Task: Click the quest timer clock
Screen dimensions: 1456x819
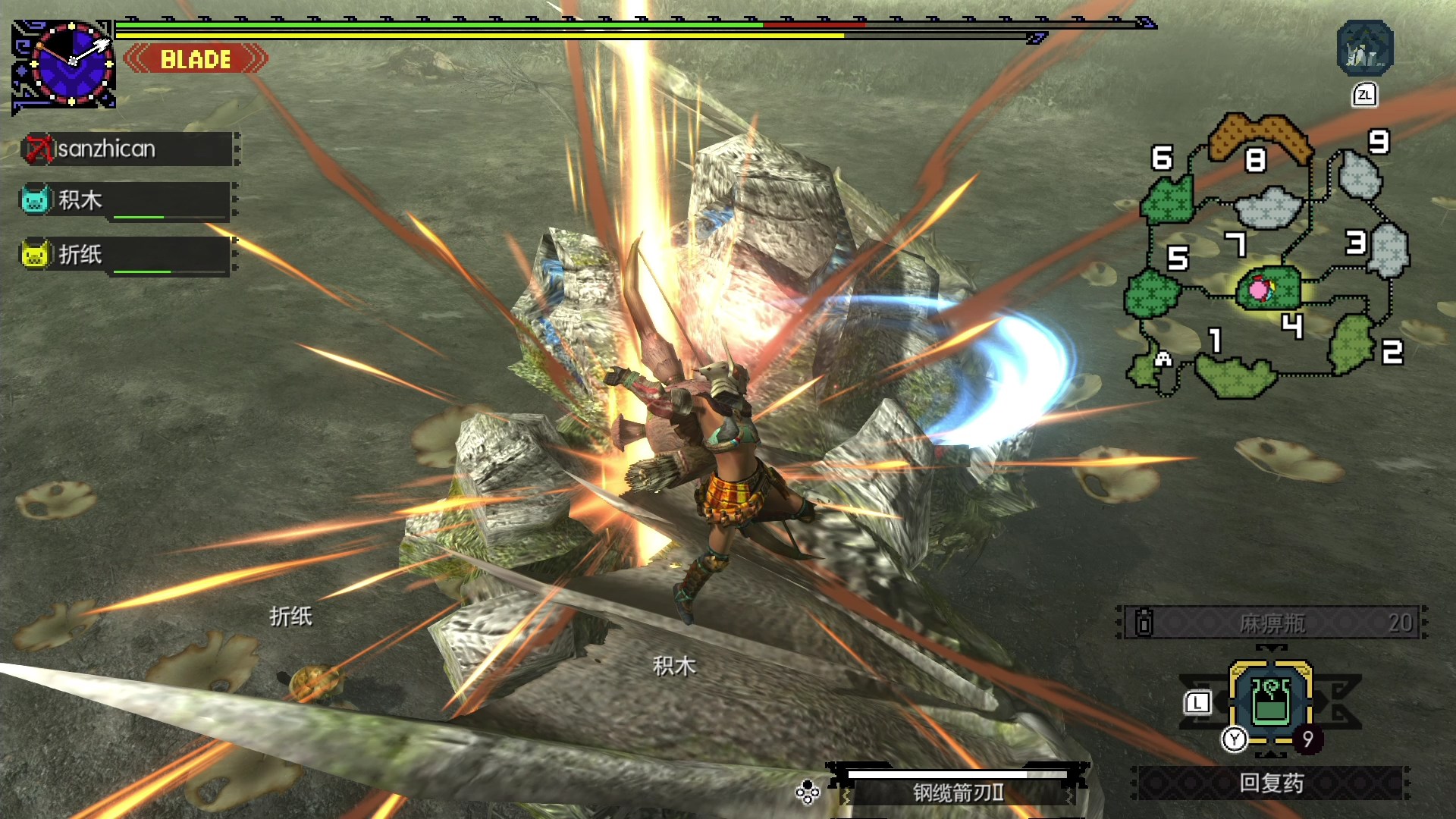Action: (x=71, y=64)
